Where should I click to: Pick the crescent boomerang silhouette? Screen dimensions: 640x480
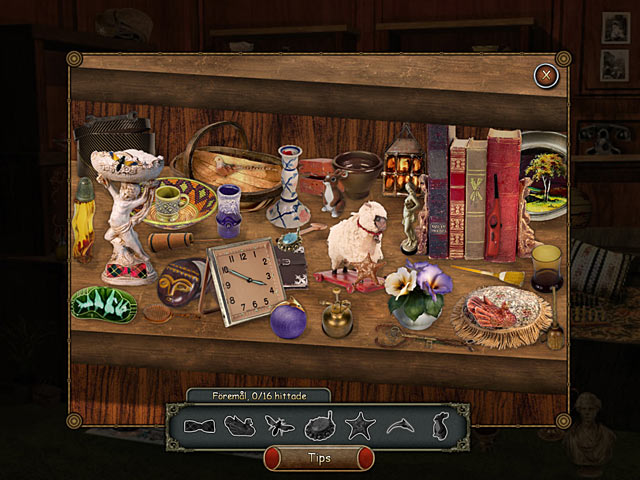point(398,427)
